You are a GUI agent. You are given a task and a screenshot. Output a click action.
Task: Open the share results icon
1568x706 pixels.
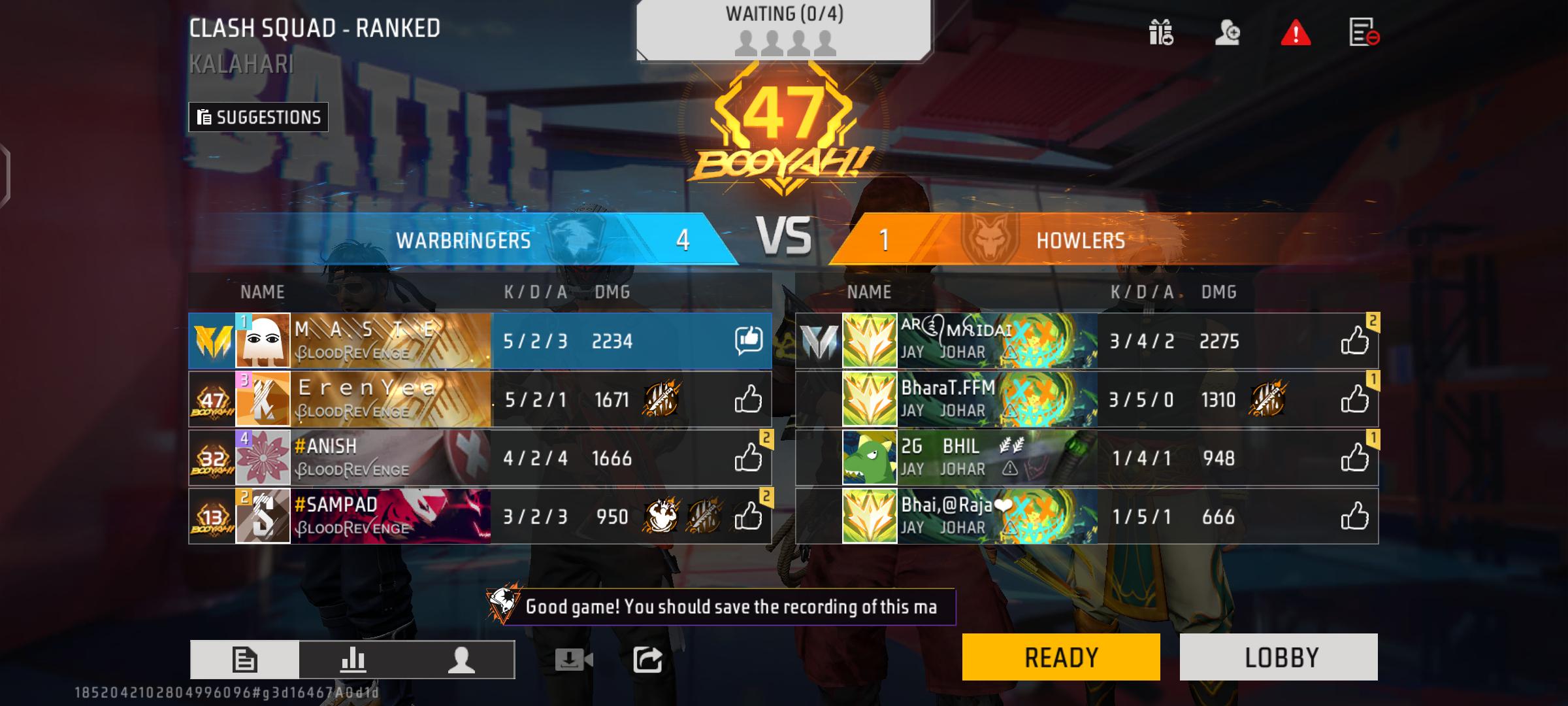pos(649,660)
